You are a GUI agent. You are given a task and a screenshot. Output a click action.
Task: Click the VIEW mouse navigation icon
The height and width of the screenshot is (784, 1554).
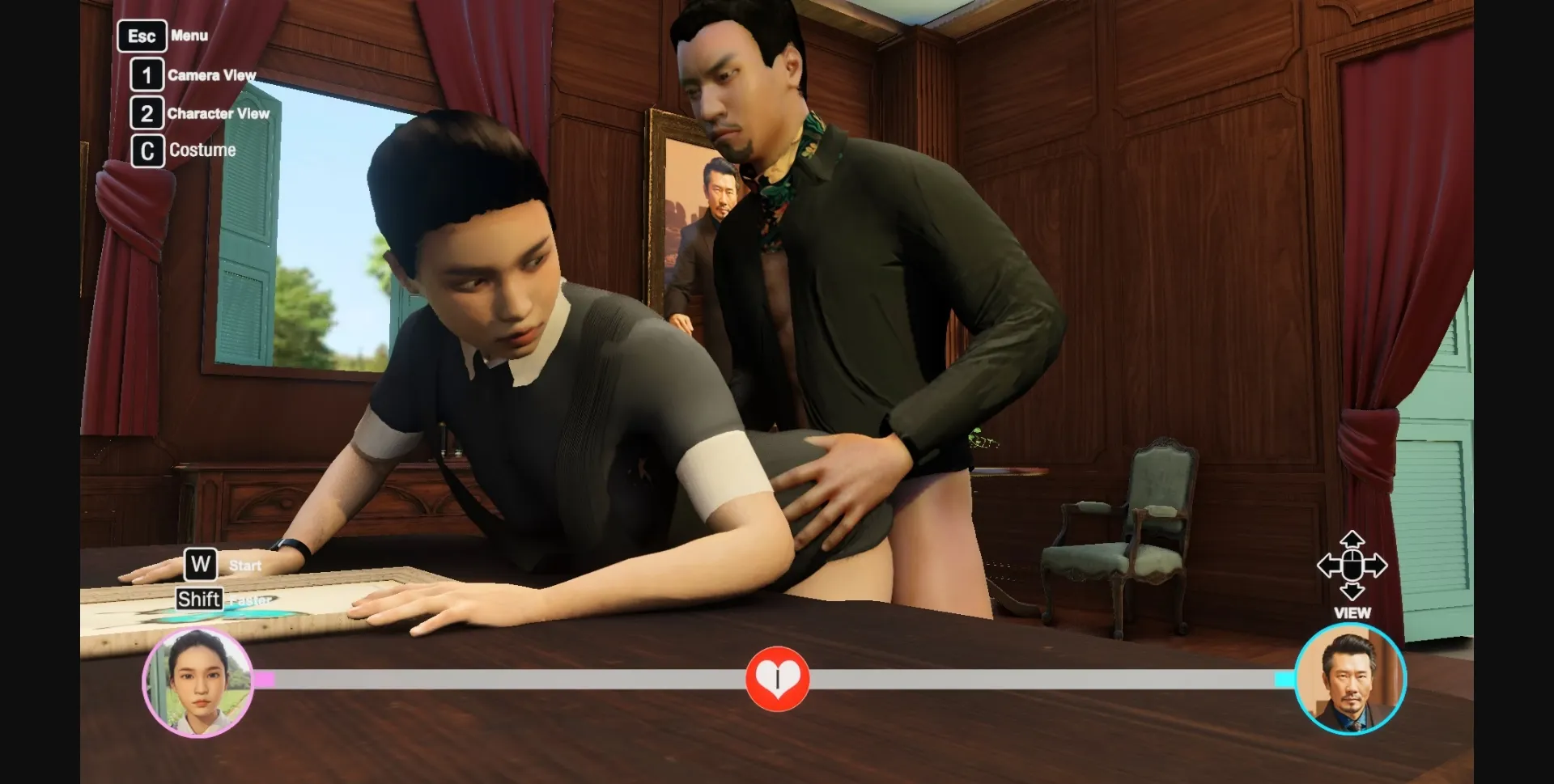coord(1351,566)
